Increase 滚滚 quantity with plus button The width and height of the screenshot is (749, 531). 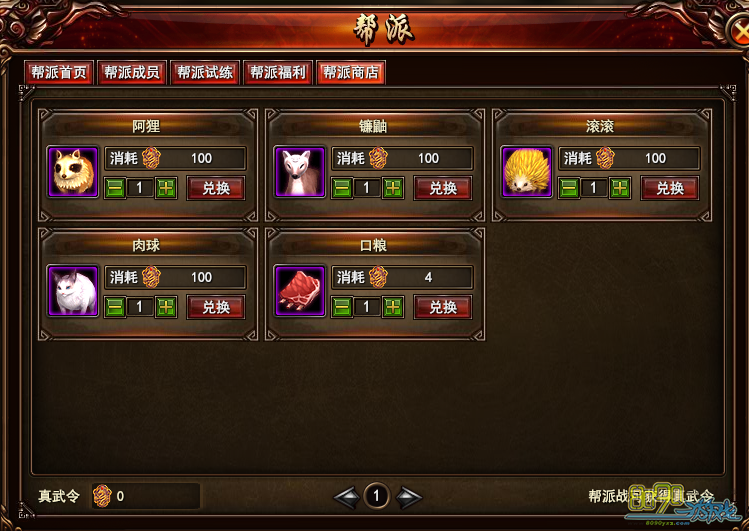[x=620, y=188]
